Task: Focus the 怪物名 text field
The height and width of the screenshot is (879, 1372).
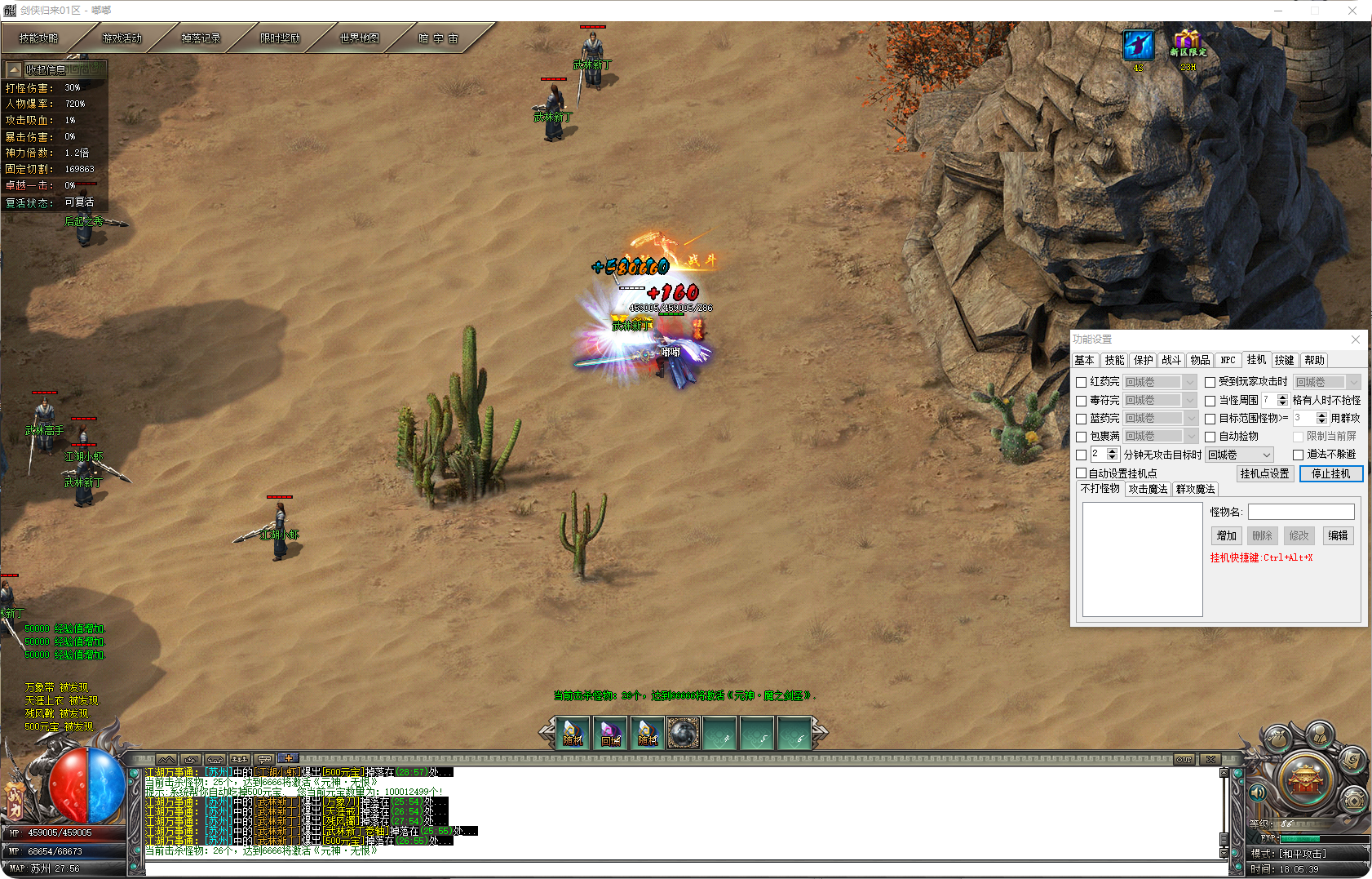Action: [1301, 512]
